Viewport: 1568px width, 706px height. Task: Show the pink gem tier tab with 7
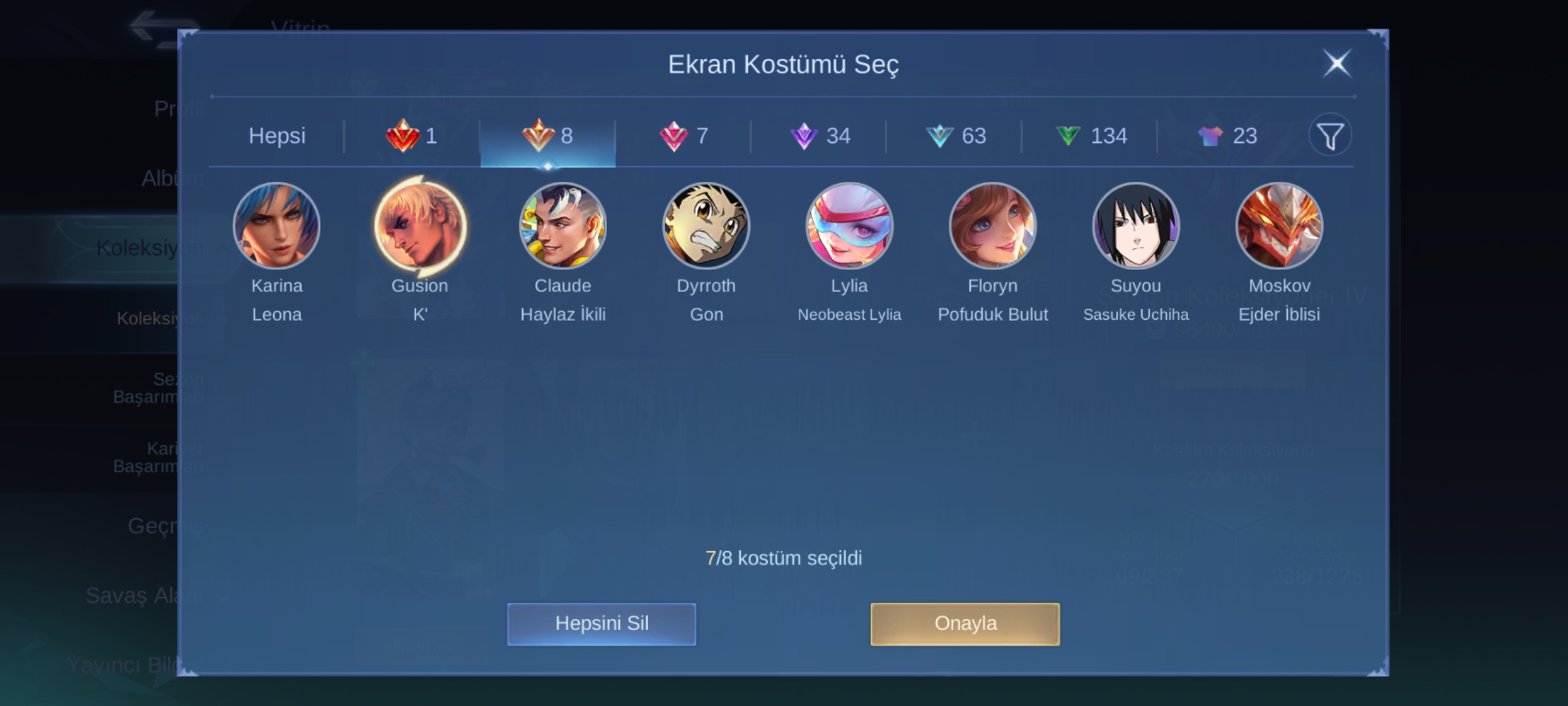tap(683, 136)
